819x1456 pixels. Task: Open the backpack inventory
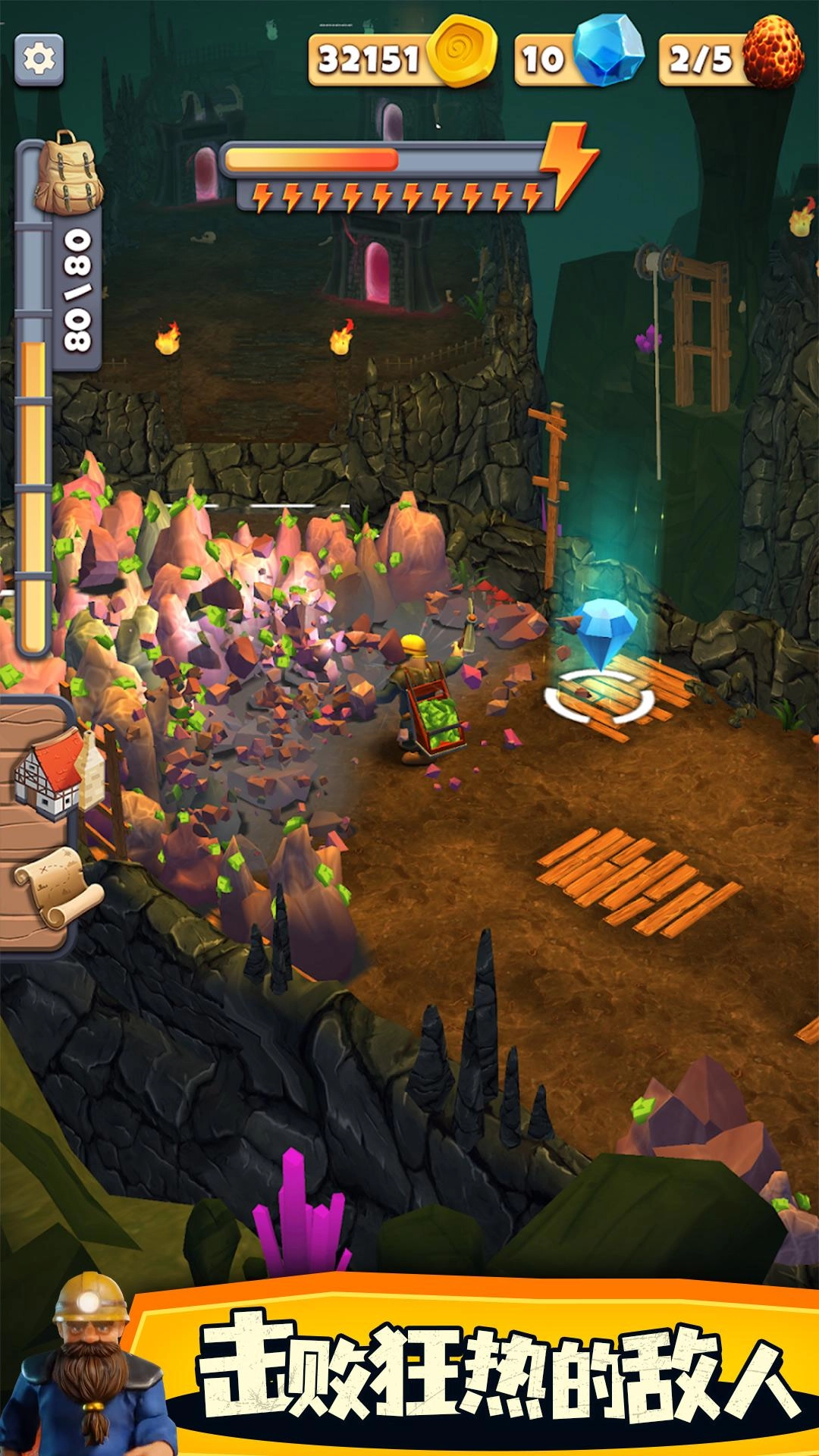pos(67,173)
